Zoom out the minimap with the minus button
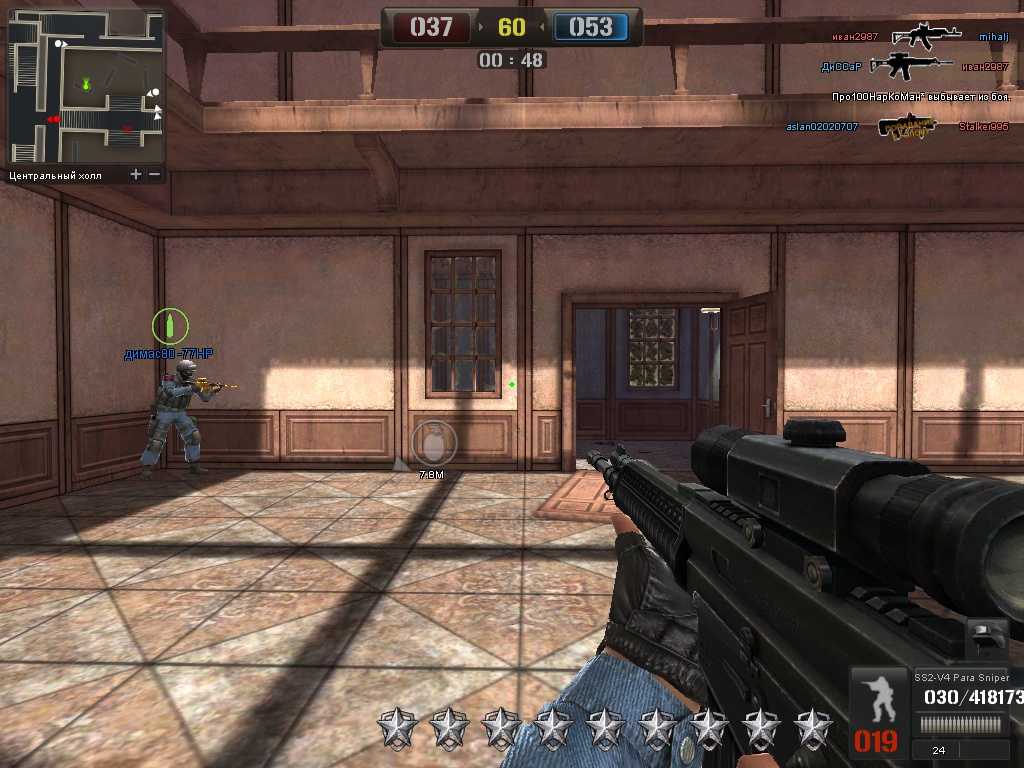The image size is (1024, 768). tap(154, 174)
